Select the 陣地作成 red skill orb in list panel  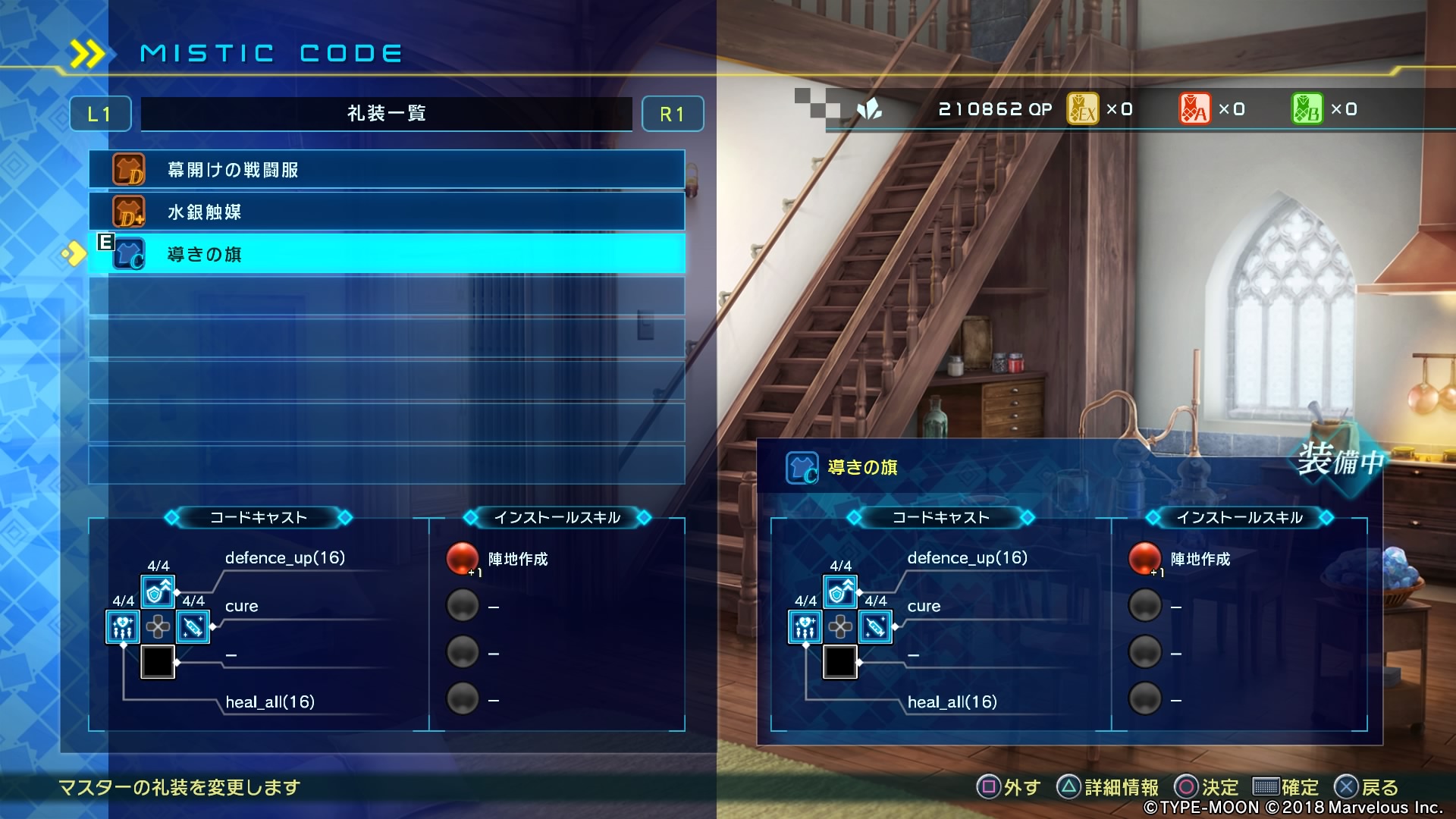(x=463, y=559)
